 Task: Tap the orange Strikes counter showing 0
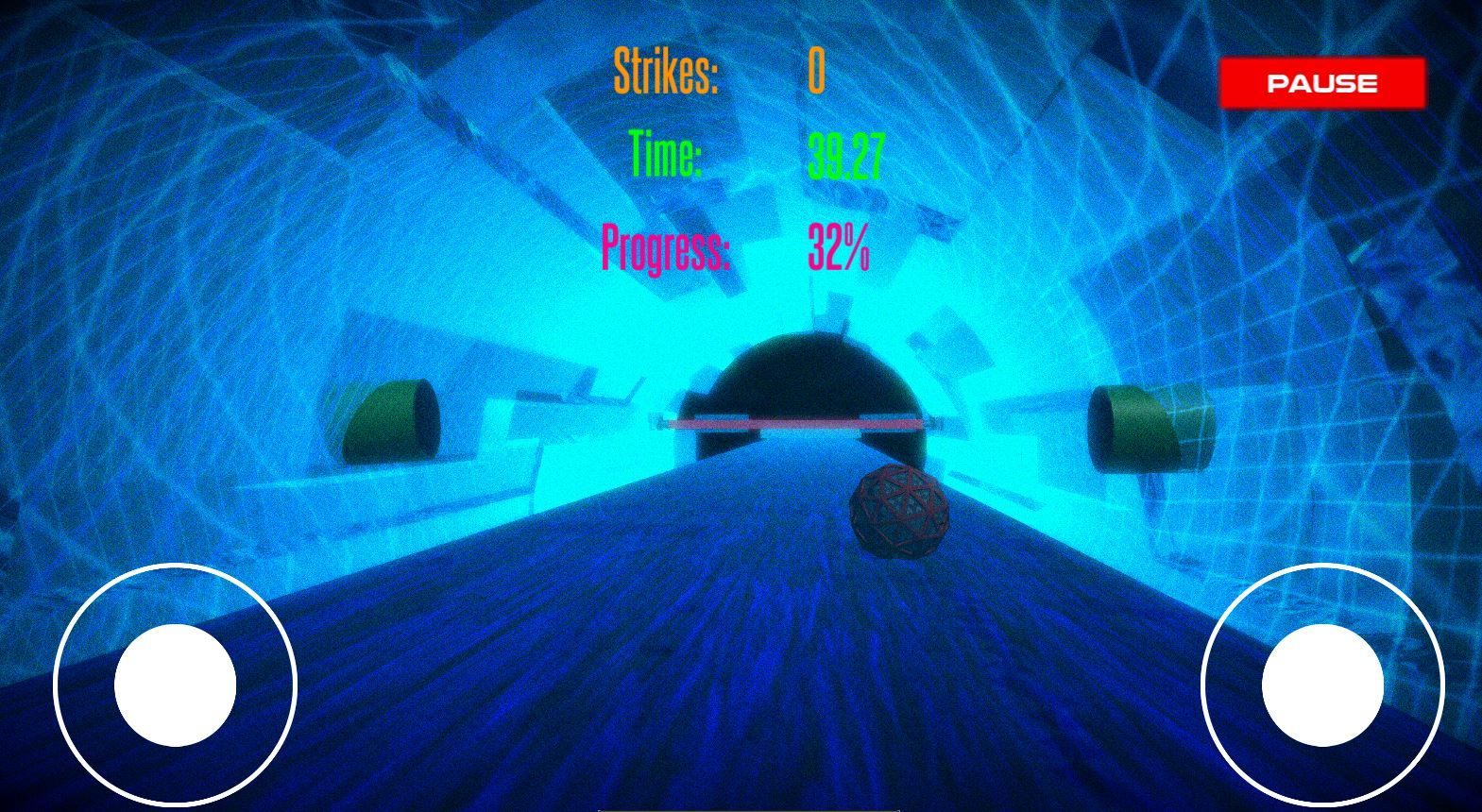pyautogui.click(x=817, y=69)
